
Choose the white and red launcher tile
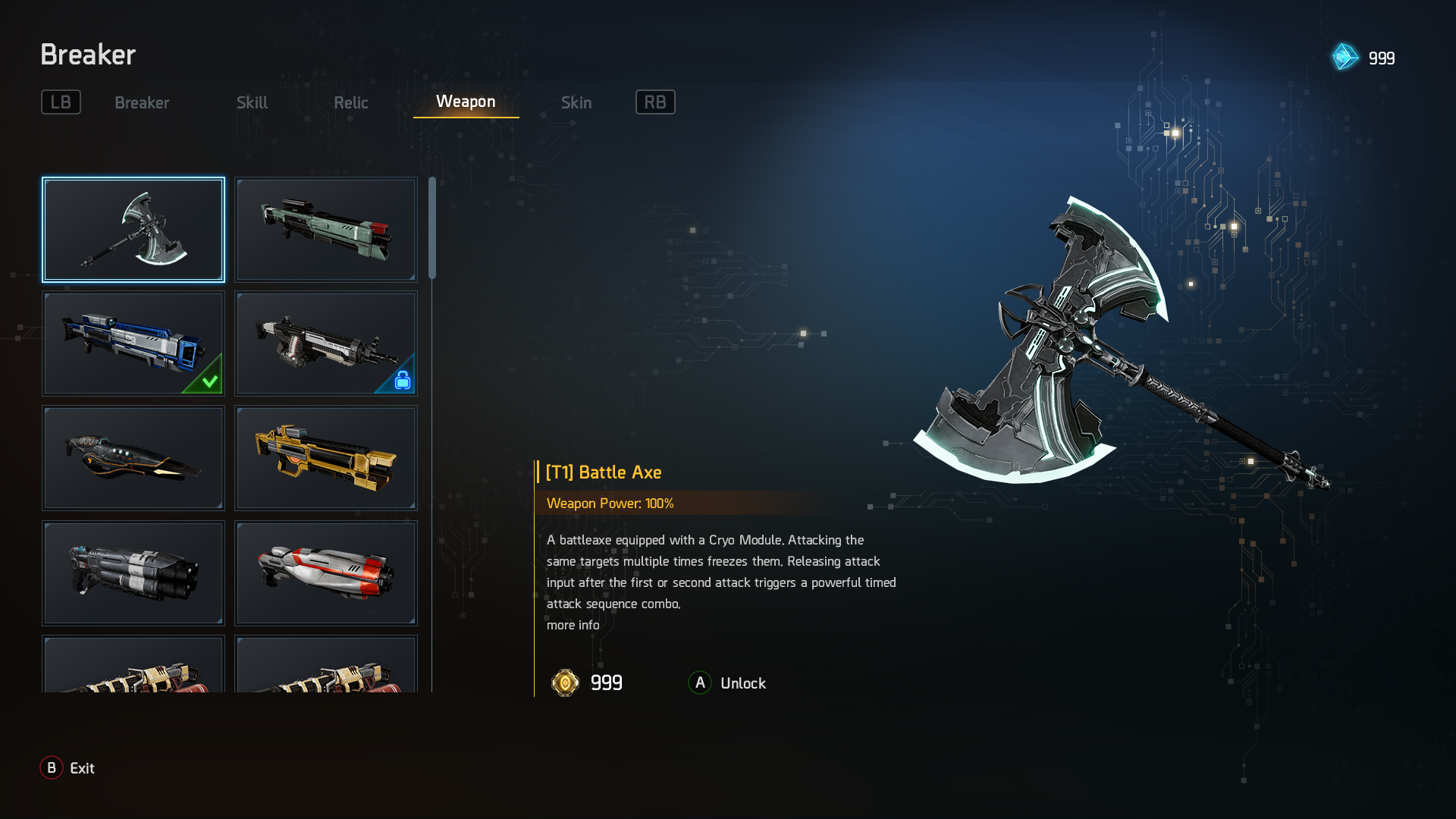point(326,573)
